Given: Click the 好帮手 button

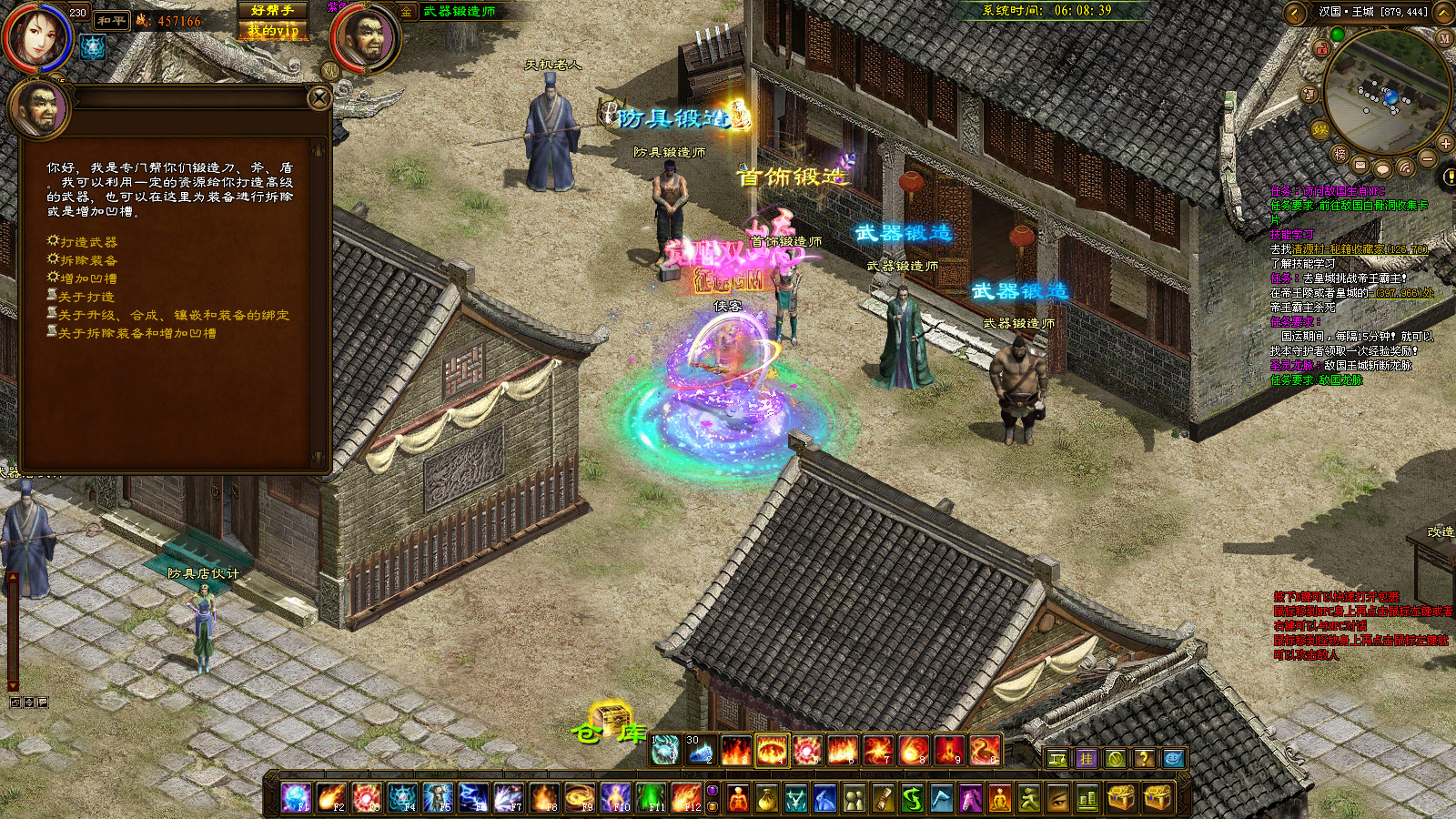Looking at the screenshot, I should [x=272, y=10].
